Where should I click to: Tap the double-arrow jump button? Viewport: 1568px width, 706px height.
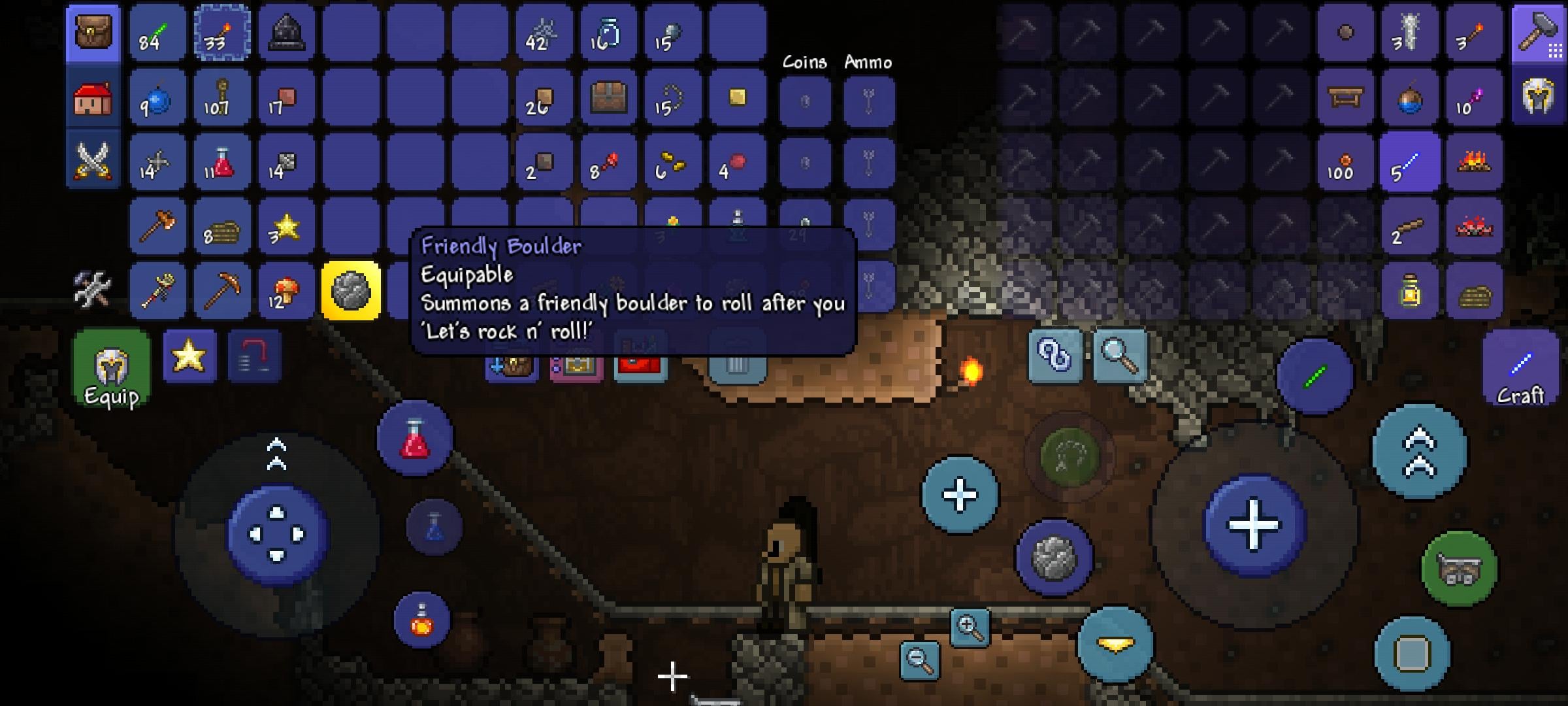(x=1419, y=452)
